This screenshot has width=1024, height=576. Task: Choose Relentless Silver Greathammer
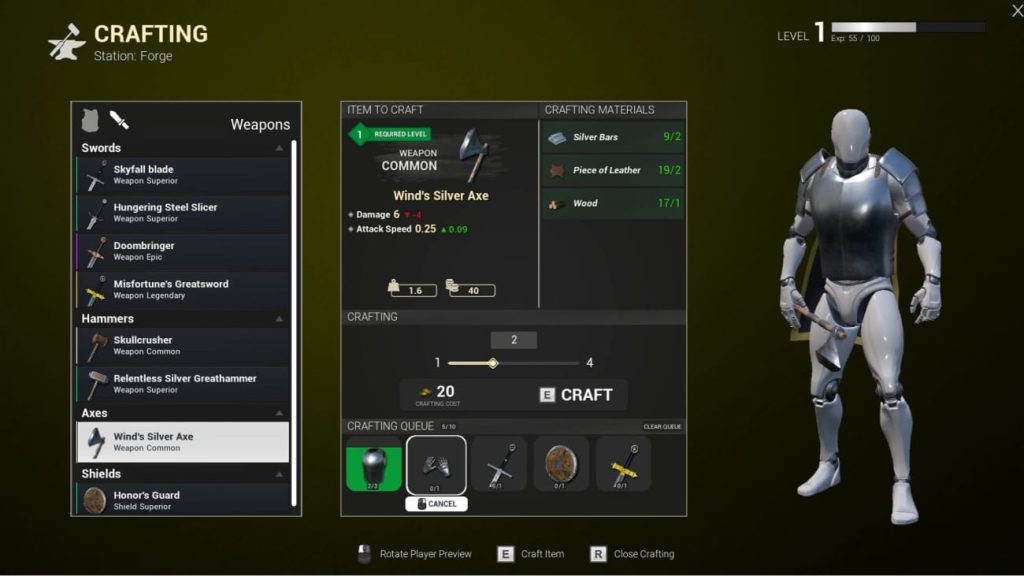(183, 384)
